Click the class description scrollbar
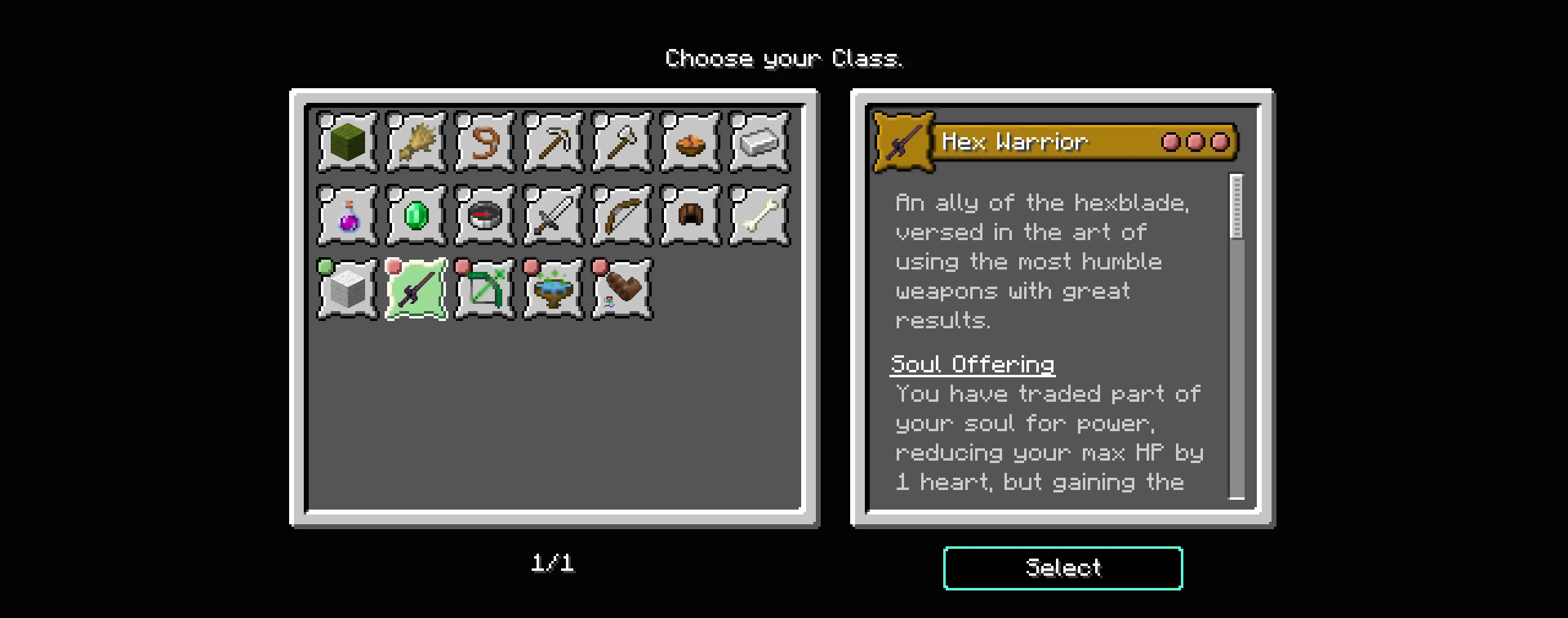1568x618 pixels. [1237, 337]
